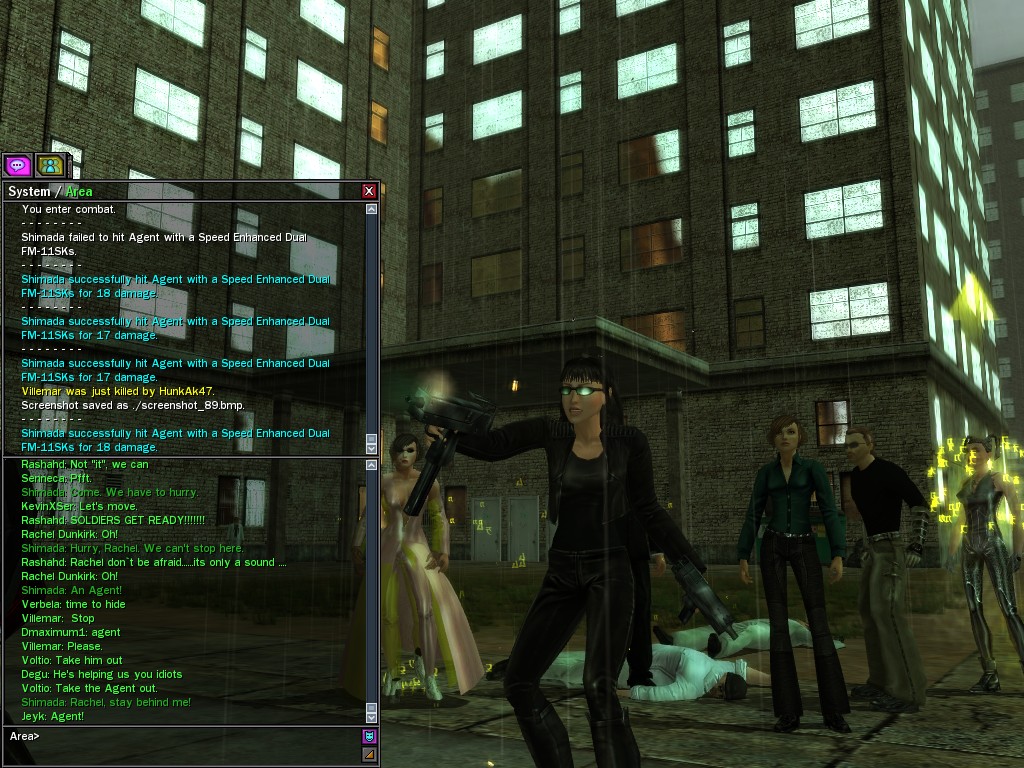This screenshot has width=1024, height=768.
Task: Select the System channel label in header
Action: [28, 191]
